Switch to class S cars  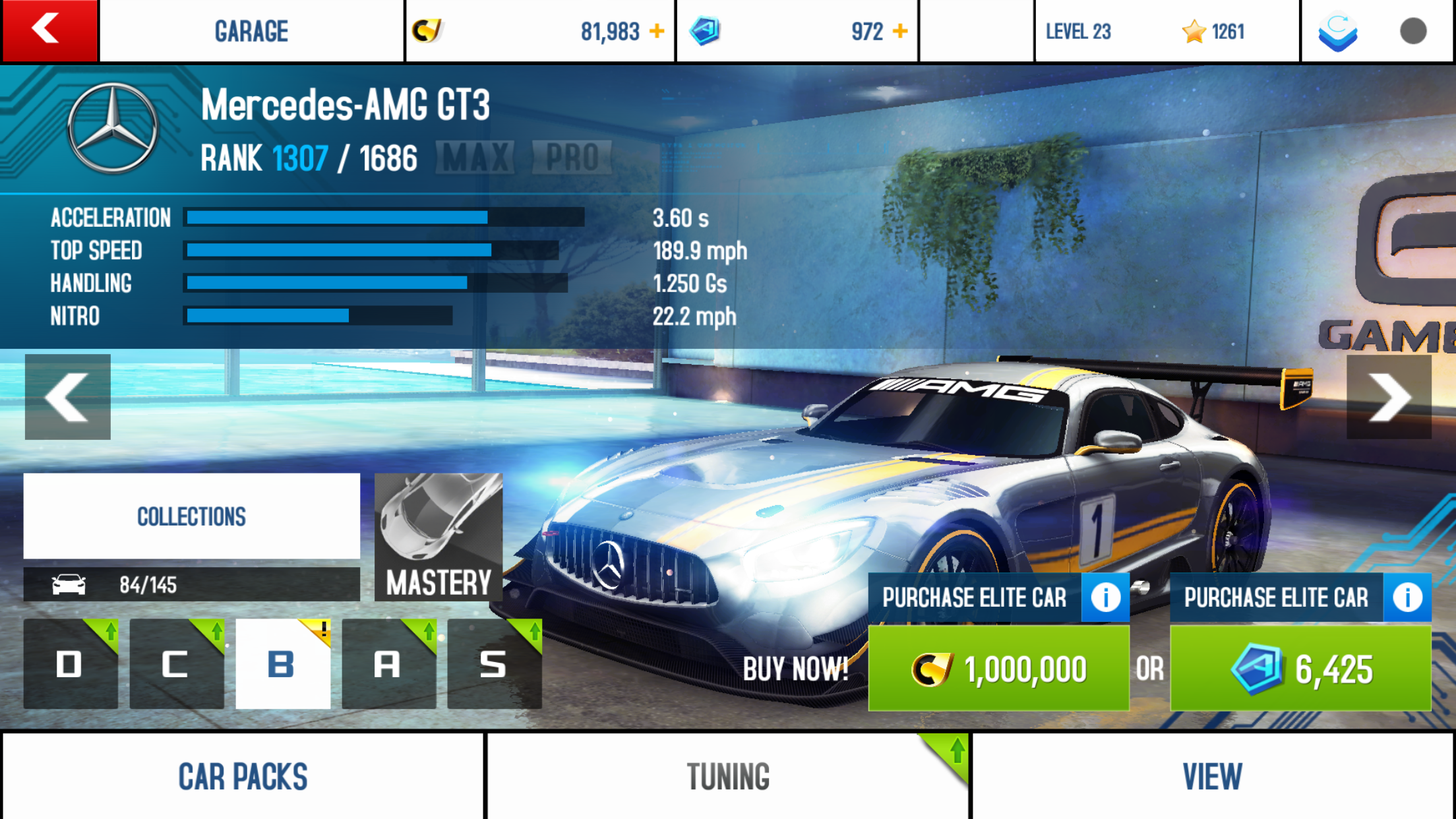[494, 664]
